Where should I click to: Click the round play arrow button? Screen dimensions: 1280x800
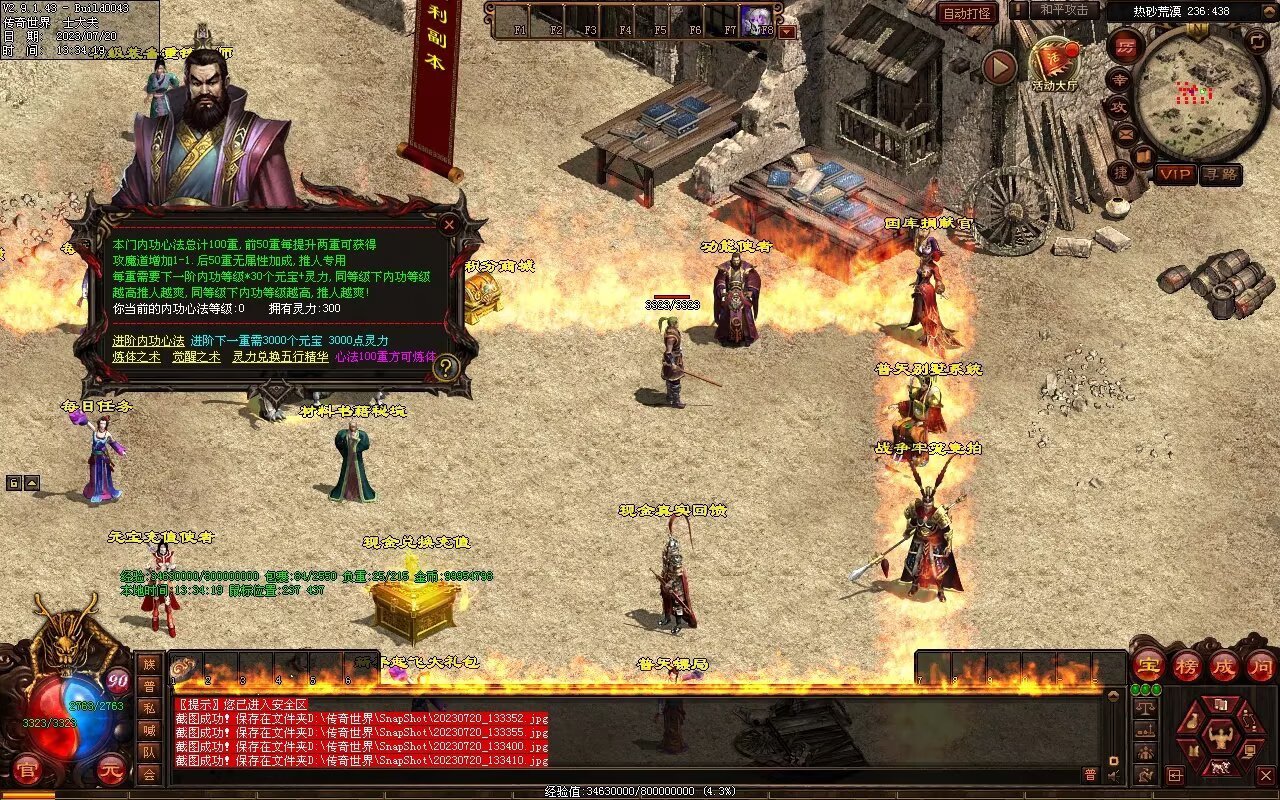(999, 67)
